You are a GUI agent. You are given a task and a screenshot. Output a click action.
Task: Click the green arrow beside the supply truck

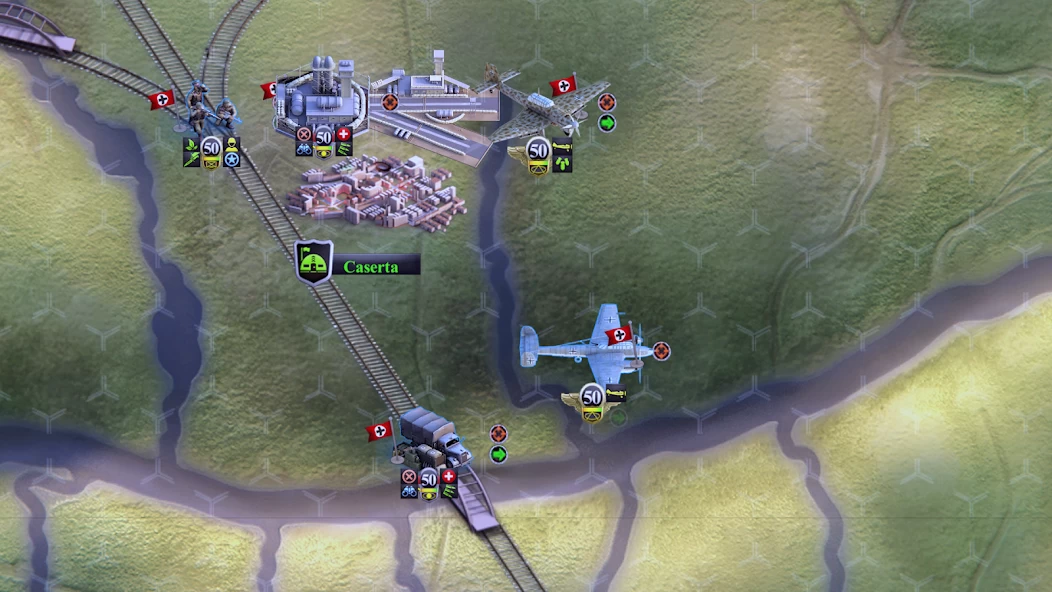coord(498,455)
